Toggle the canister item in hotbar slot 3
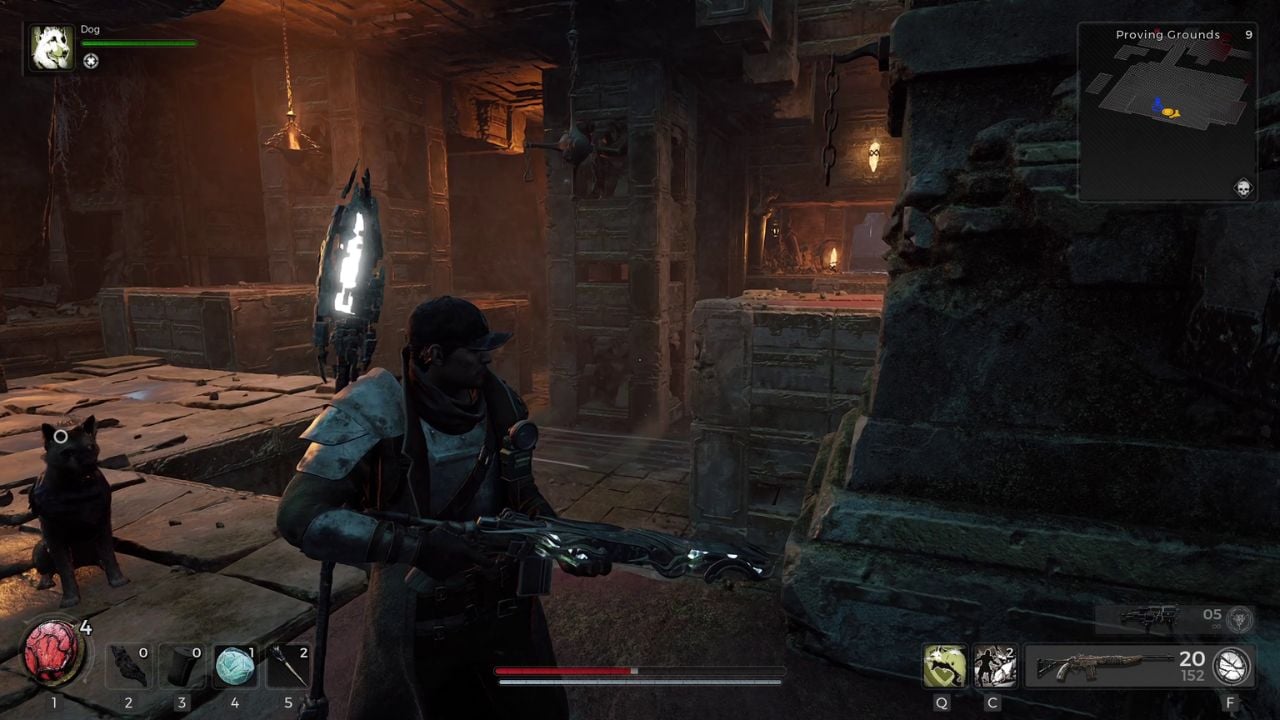 coord(181,665)
